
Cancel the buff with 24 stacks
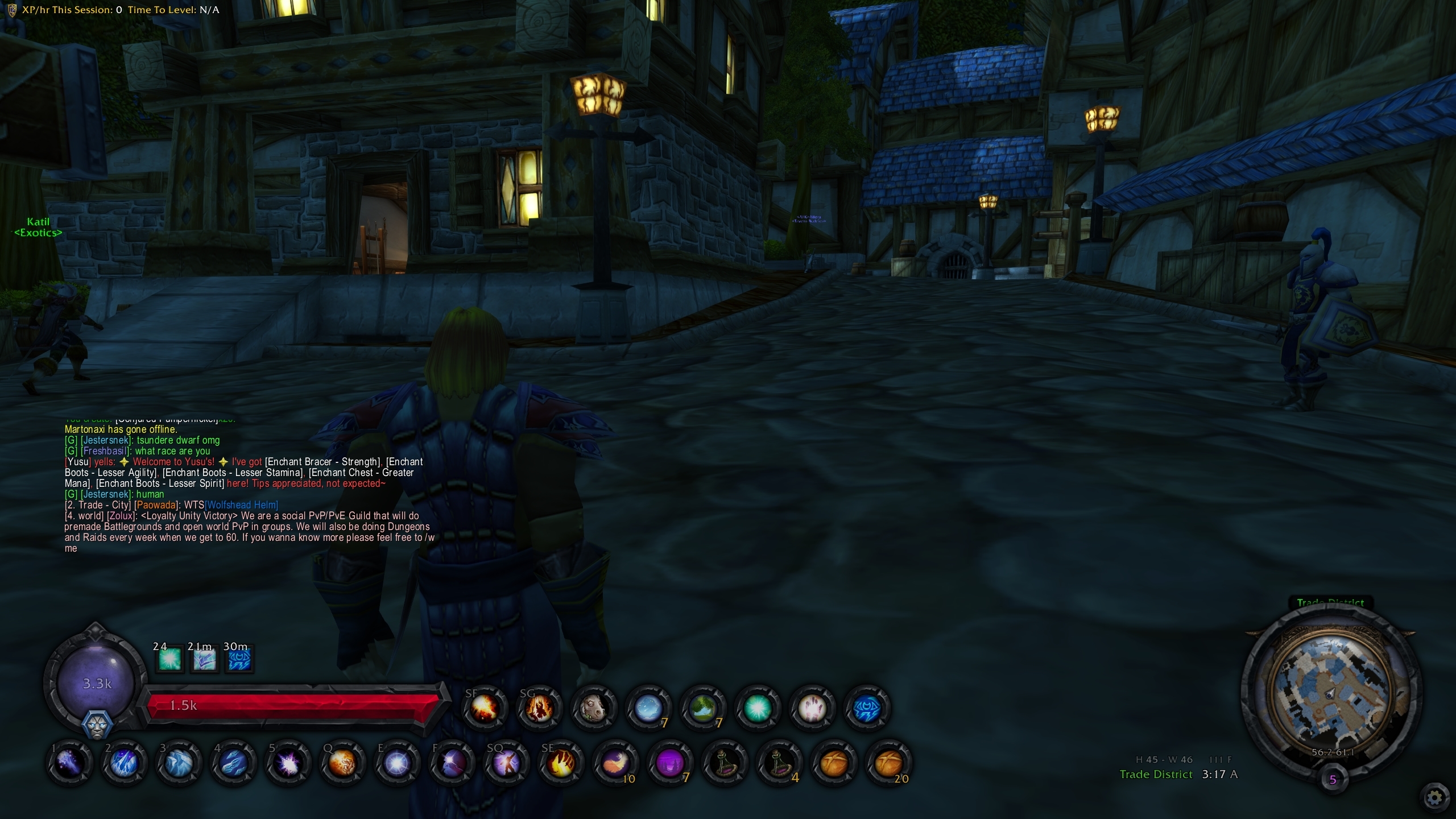[169, 659]
